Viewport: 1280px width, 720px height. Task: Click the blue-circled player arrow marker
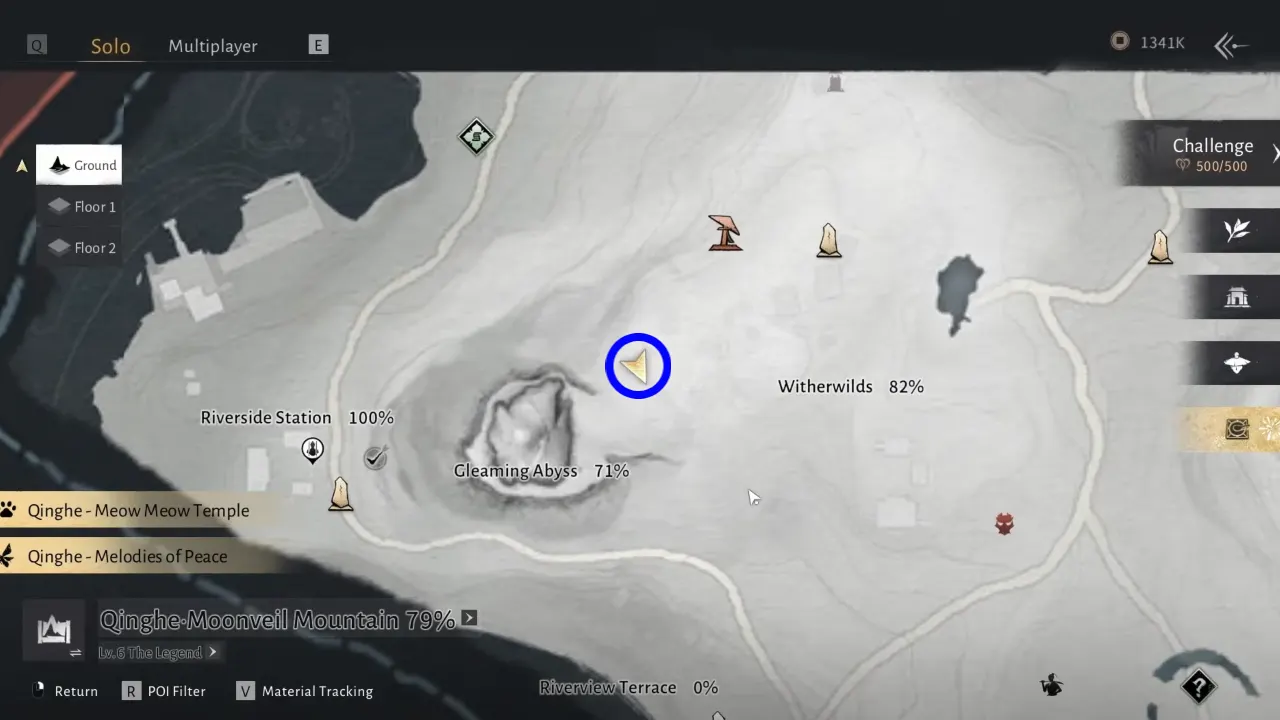point(638,365)
